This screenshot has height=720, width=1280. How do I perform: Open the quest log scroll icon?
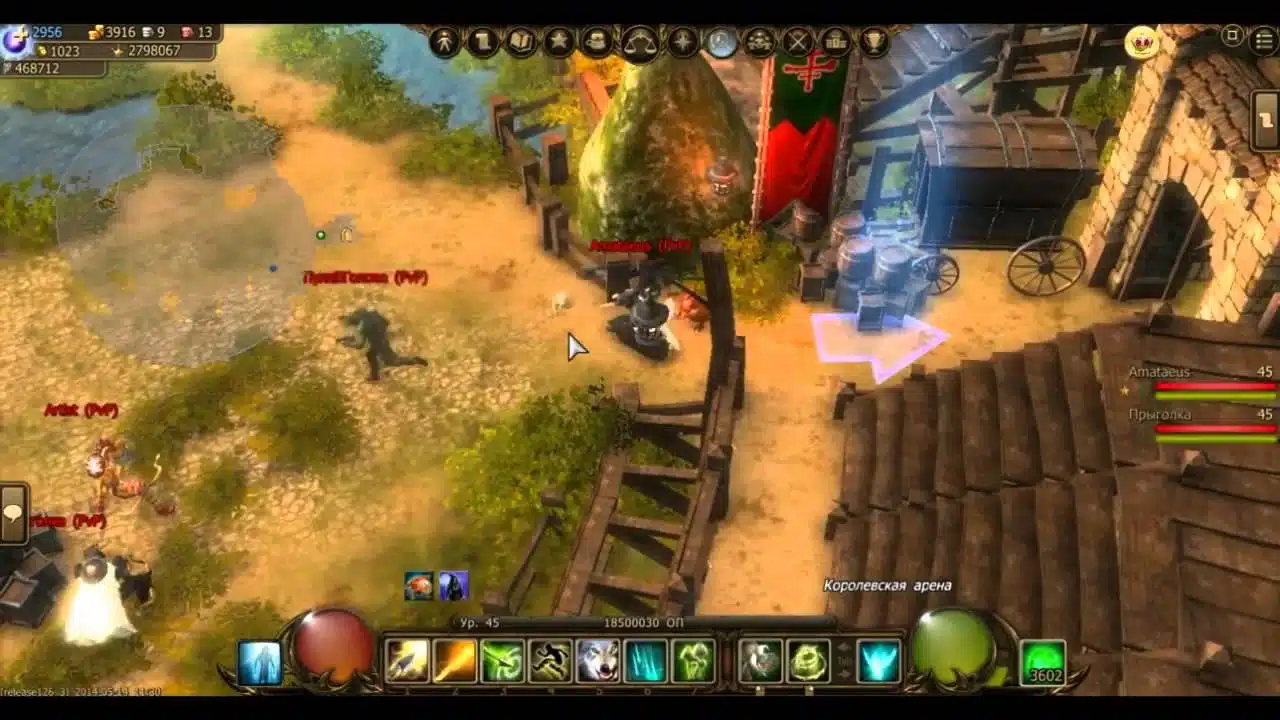[x=482, y=42]
